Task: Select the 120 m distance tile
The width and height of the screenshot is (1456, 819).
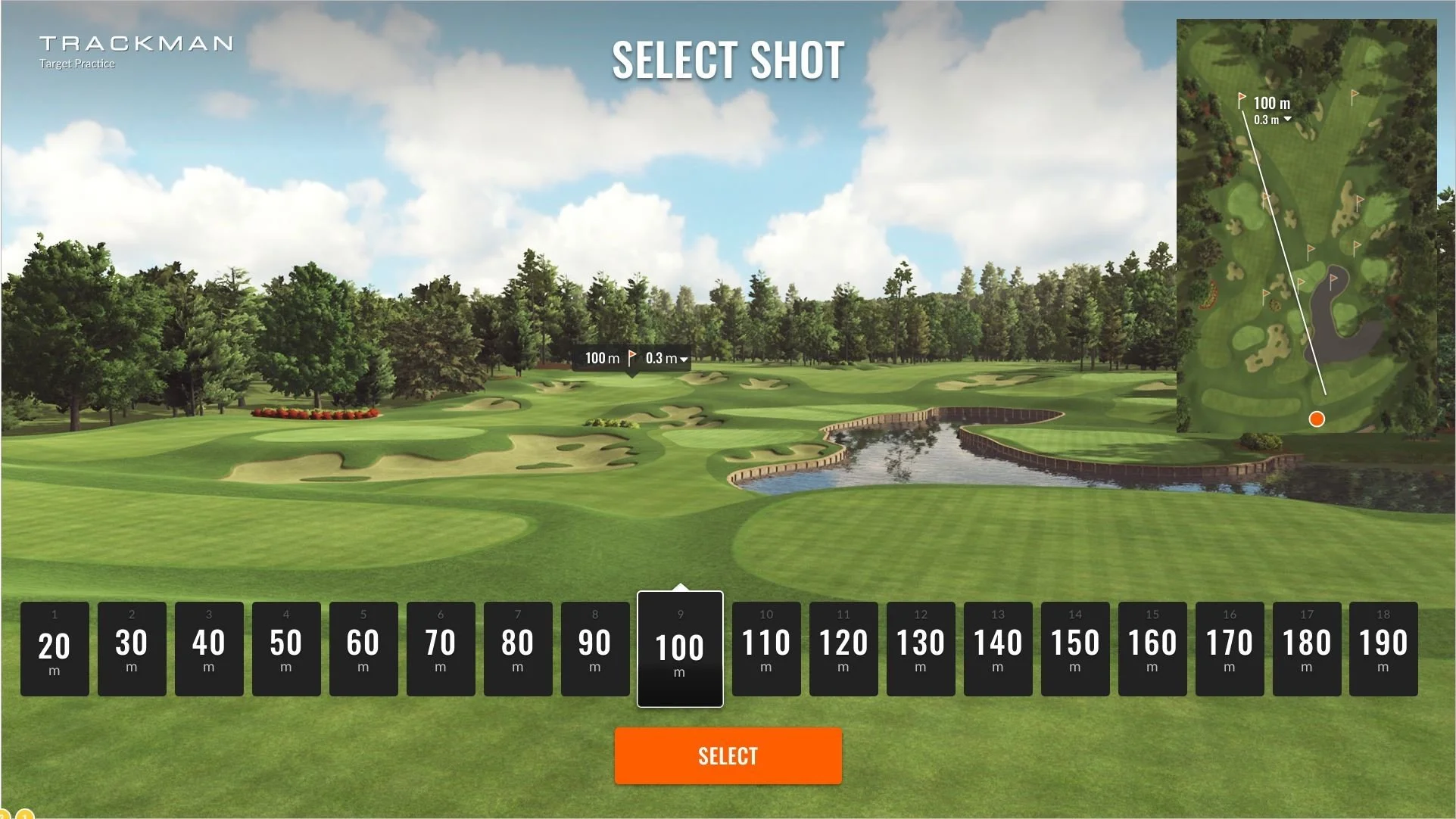Action: 843,649
